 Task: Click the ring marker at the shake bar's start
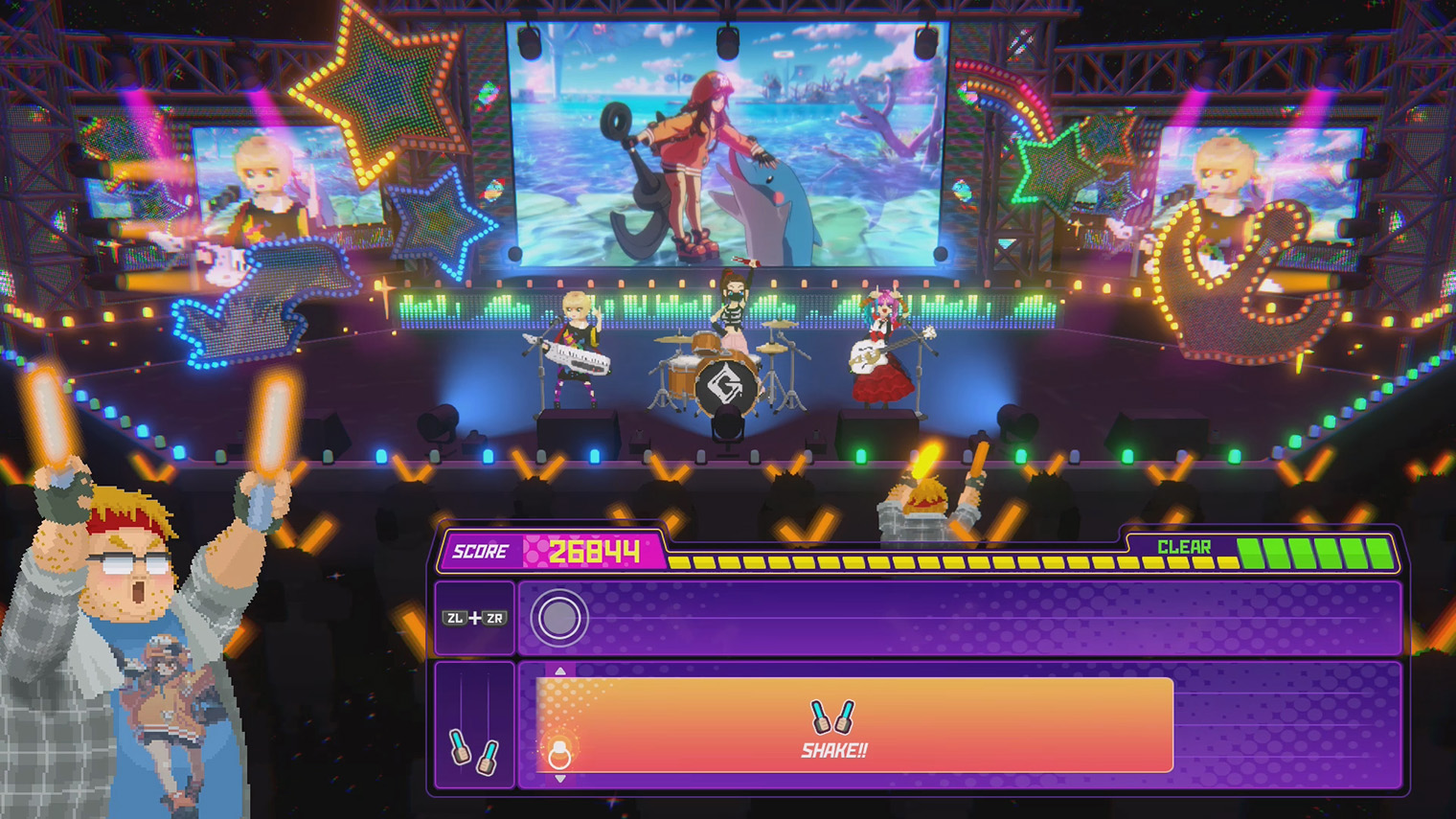(x=559, y=755)
